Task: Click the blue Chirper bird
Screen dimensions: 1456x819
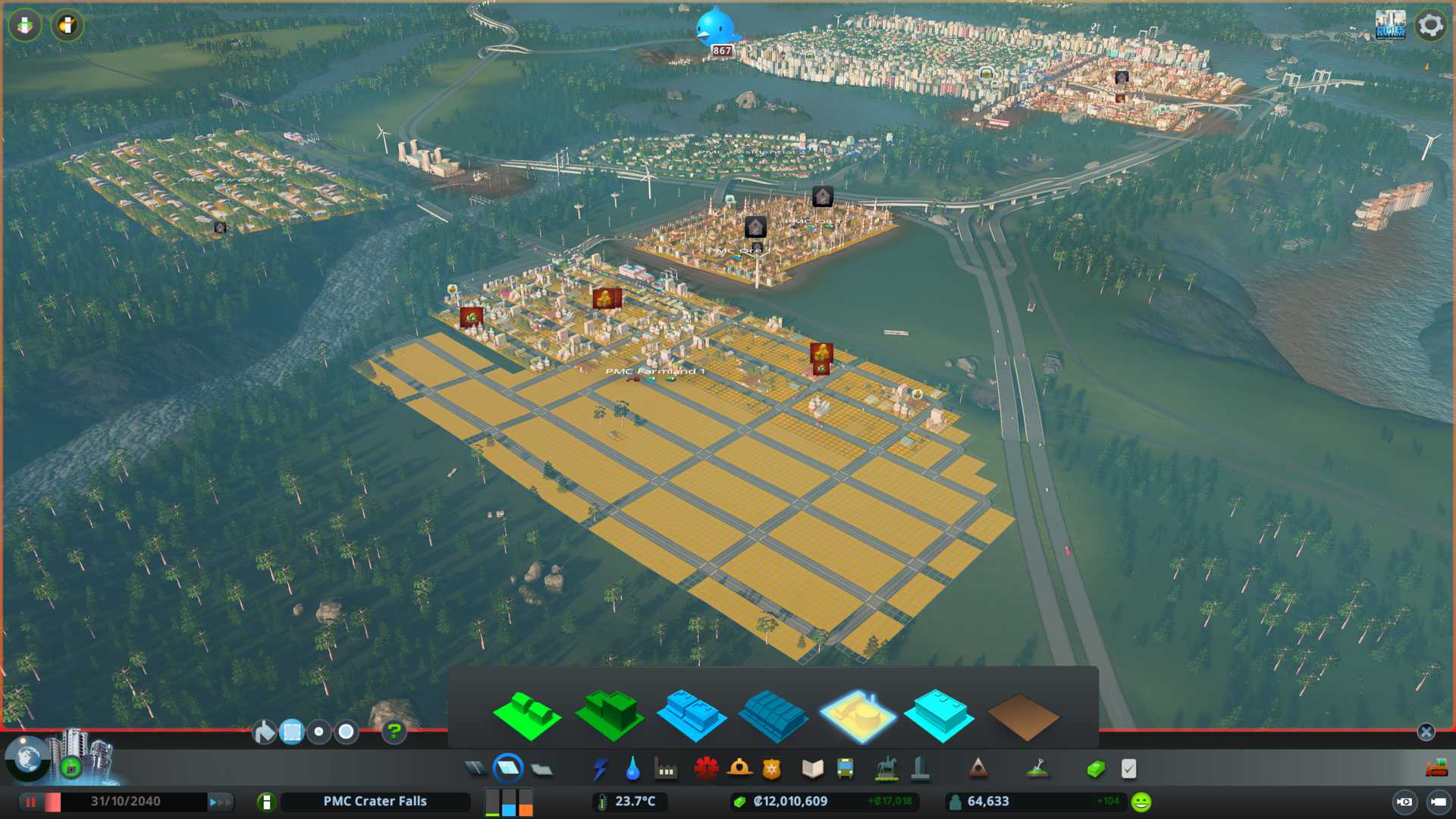Action: coord(715,27)
